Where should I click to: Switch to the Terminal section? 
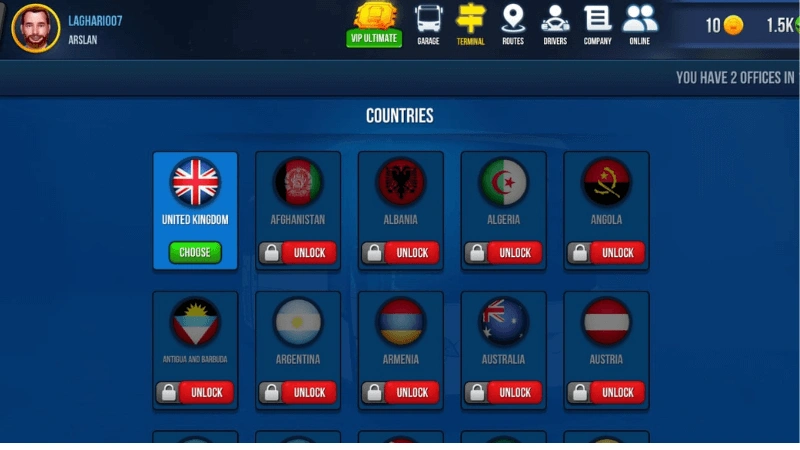[x=470, y=24]
